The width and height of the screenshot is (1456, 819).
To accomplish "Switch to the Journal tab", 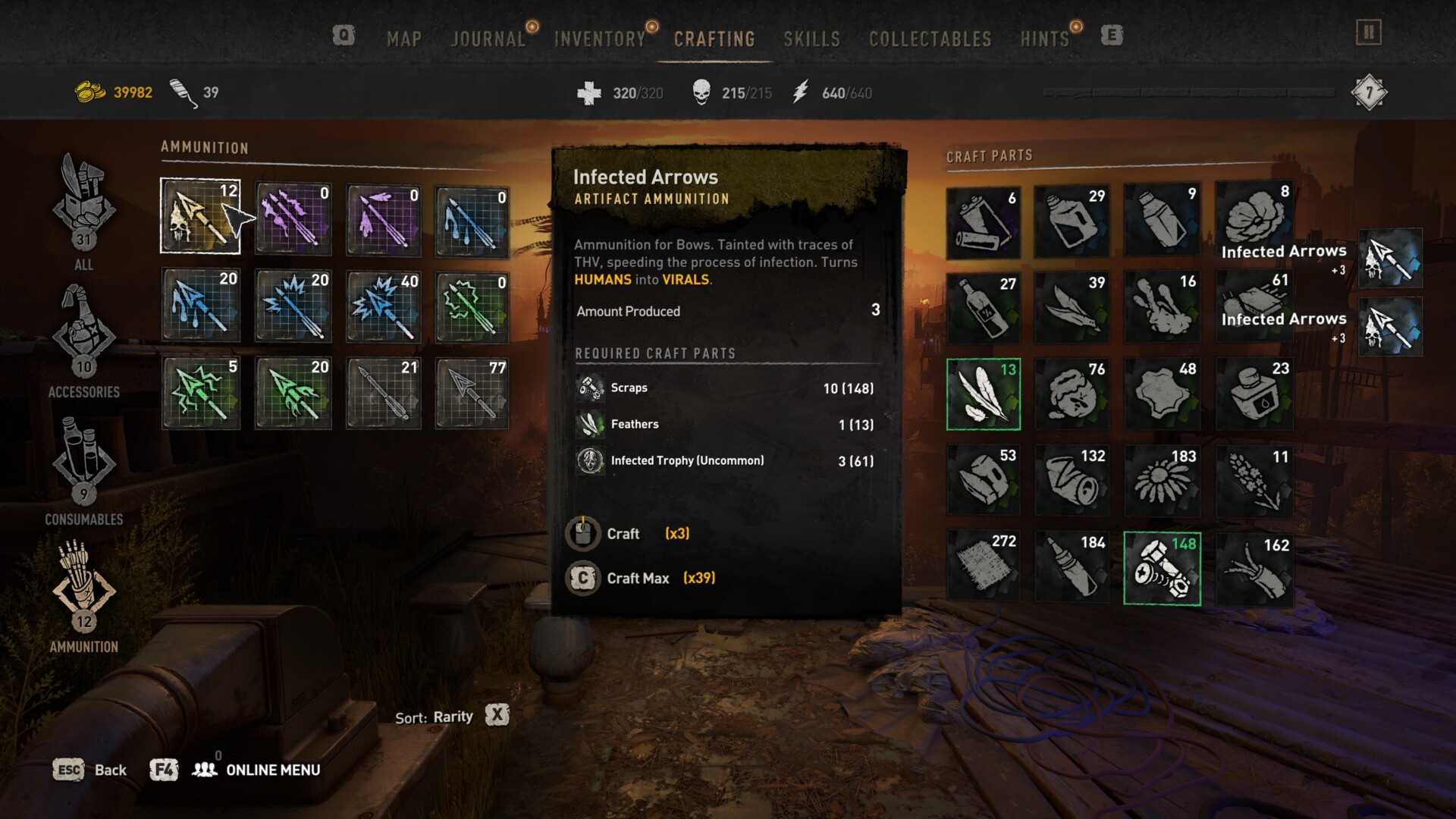I will [x=488, y=39].
